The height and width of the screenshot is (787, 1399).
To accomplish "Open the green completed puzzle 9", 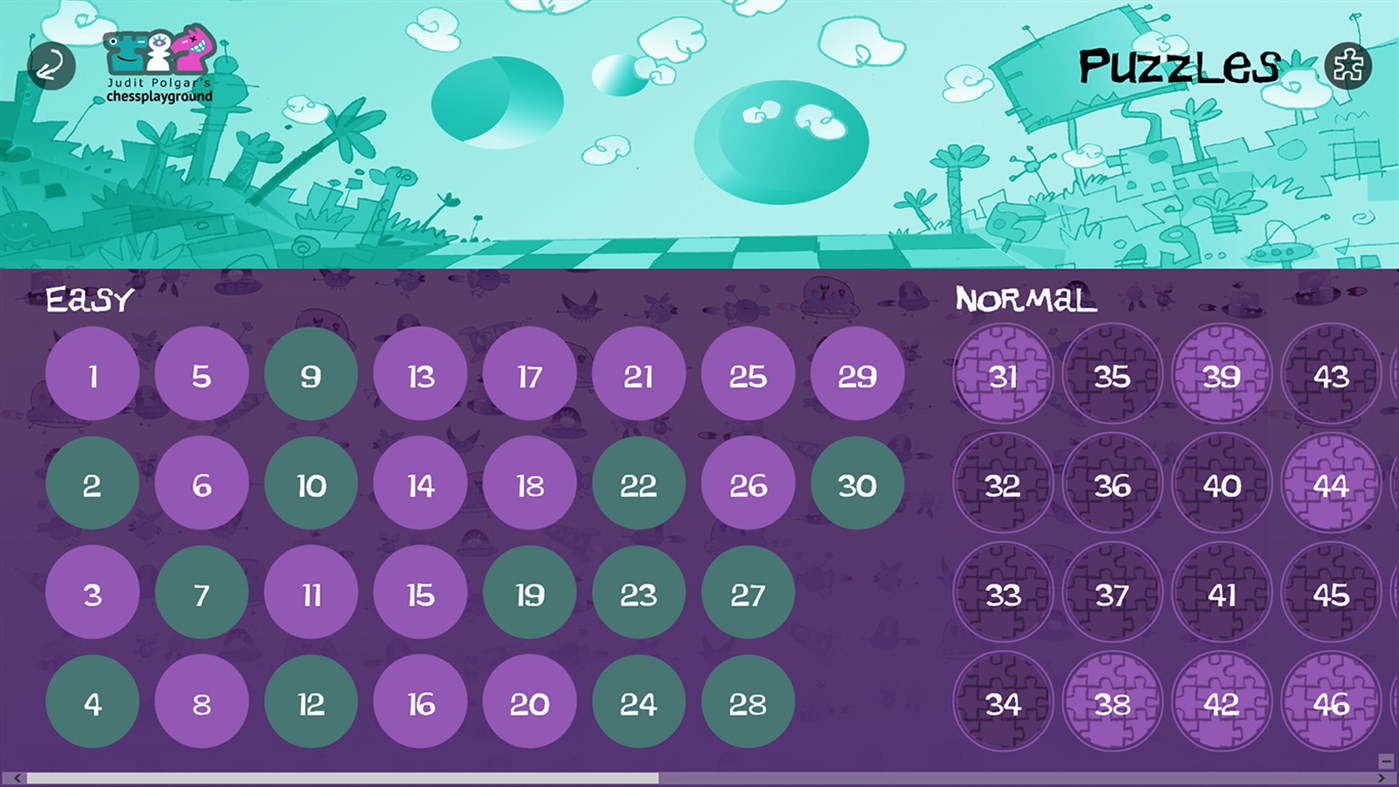I will [311, 373].
